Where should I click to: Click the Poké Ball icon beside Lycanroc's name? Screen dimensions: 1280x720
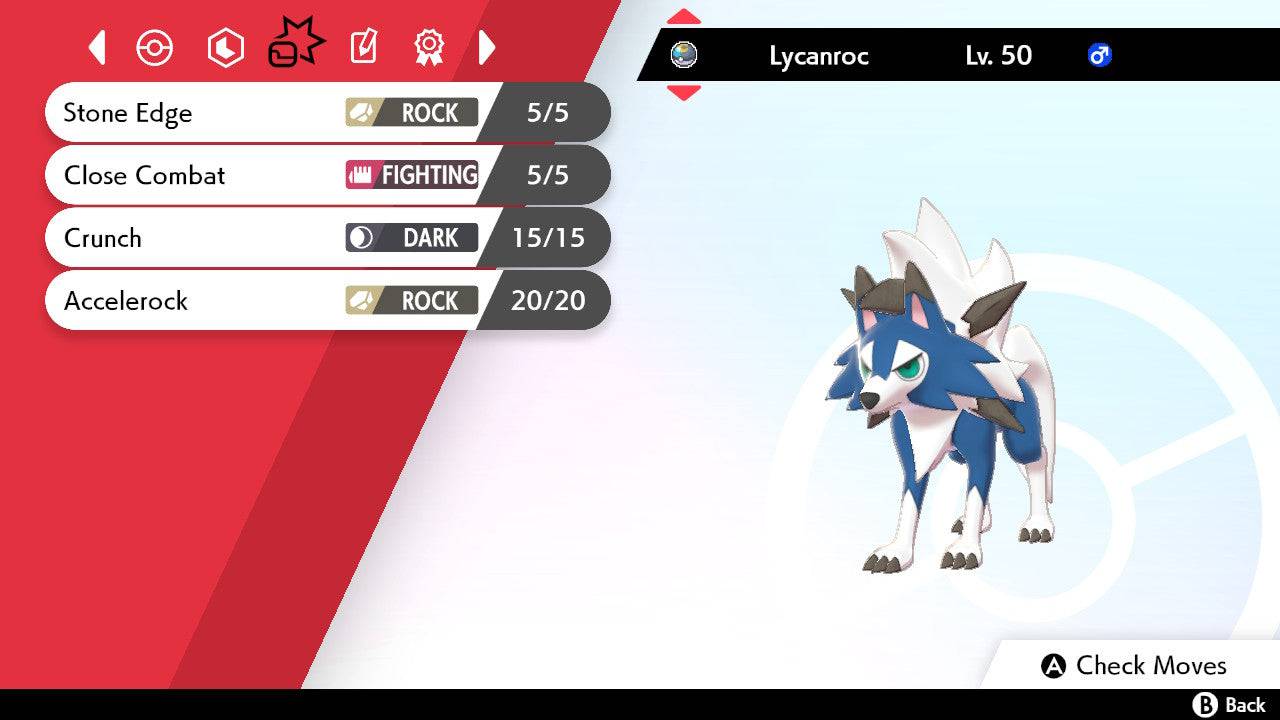pyautogui.click(x=684, y=56)
